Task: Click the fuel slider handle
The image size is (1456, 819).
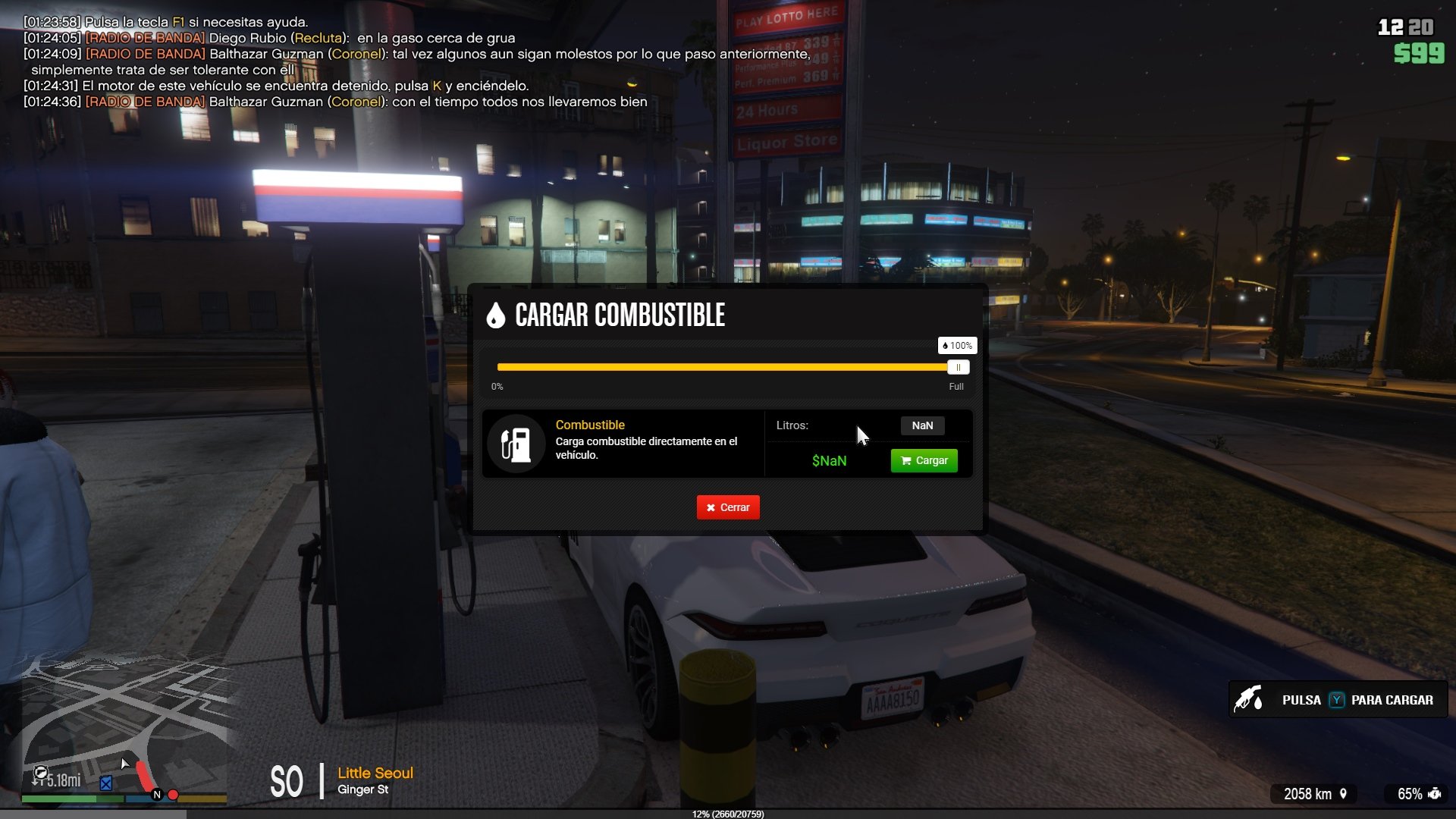Action: click(958, 368)
